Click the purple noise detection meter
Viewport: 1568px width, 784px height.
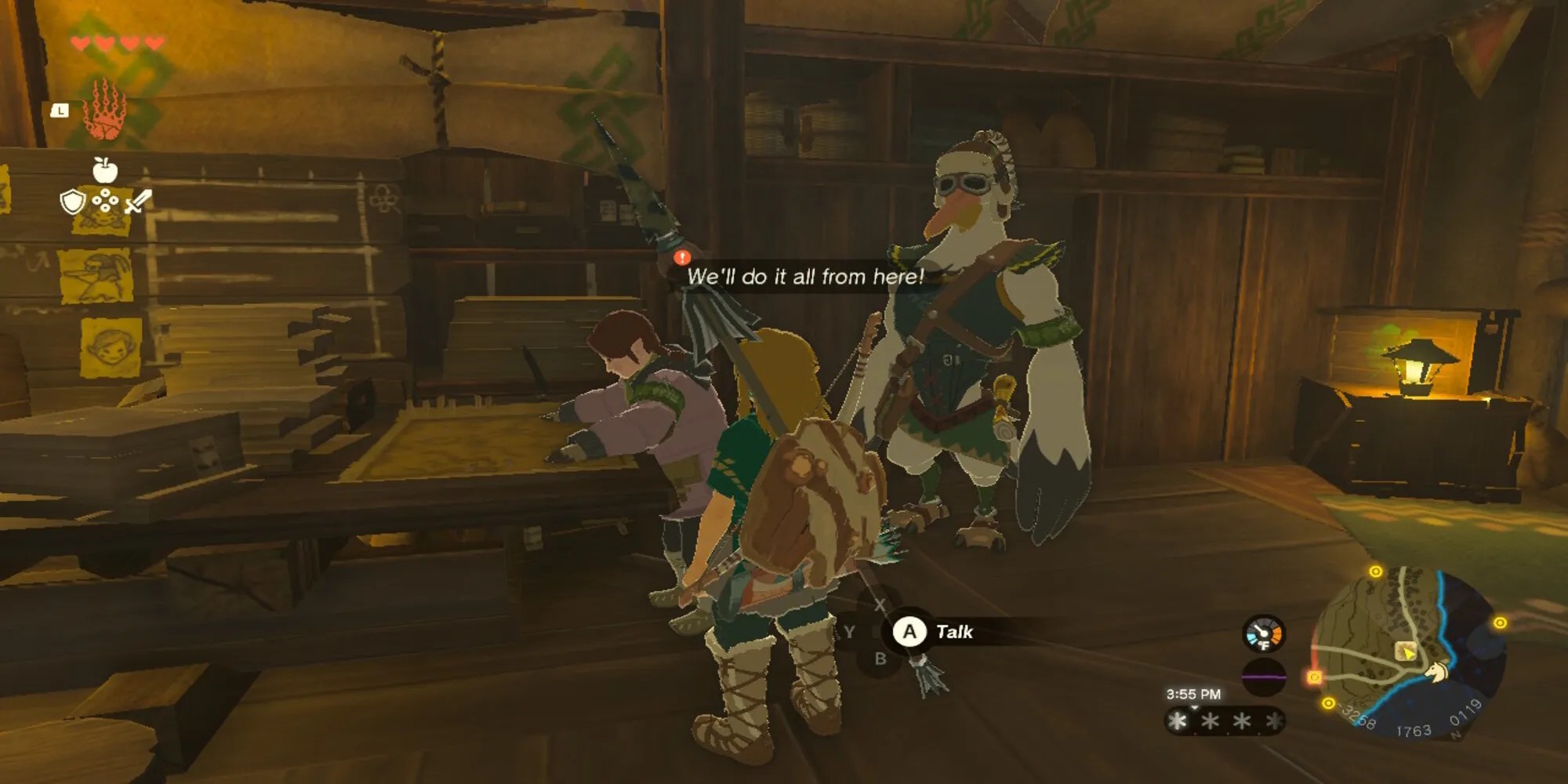click(x=1263, y=677)
